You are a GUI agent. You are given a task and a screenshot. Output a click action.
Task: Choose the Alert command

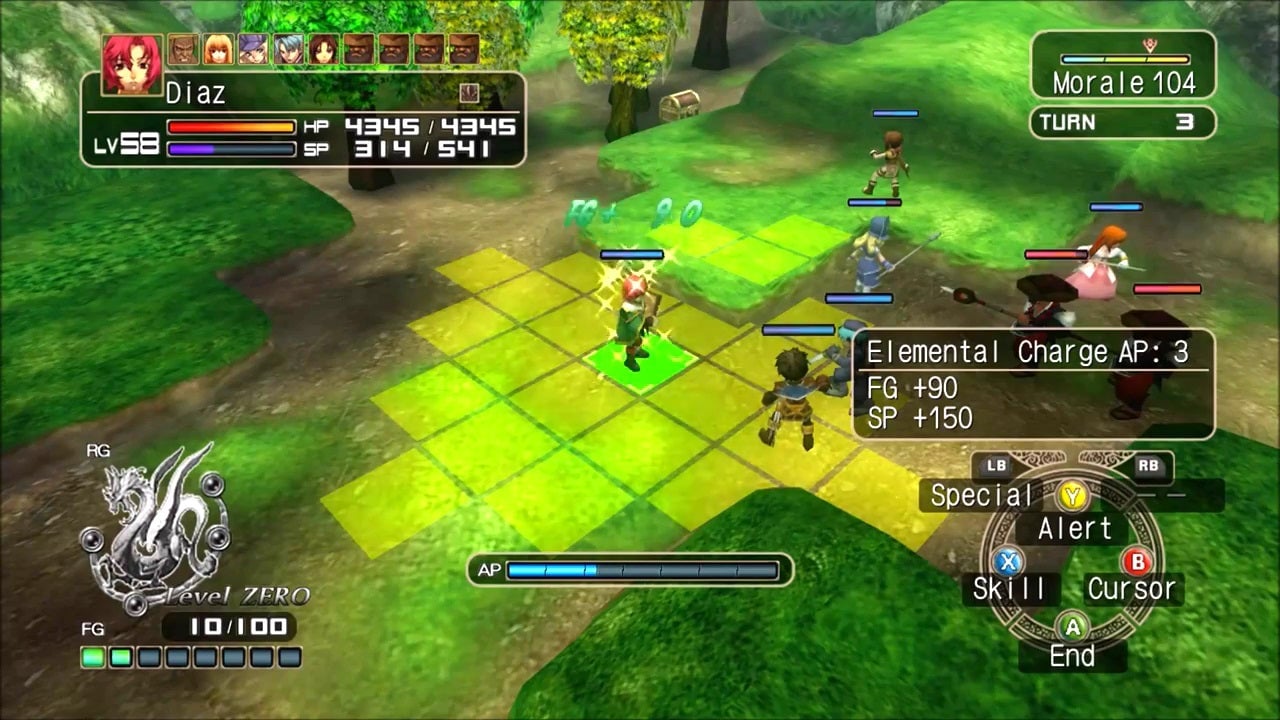coord(1075,529)
